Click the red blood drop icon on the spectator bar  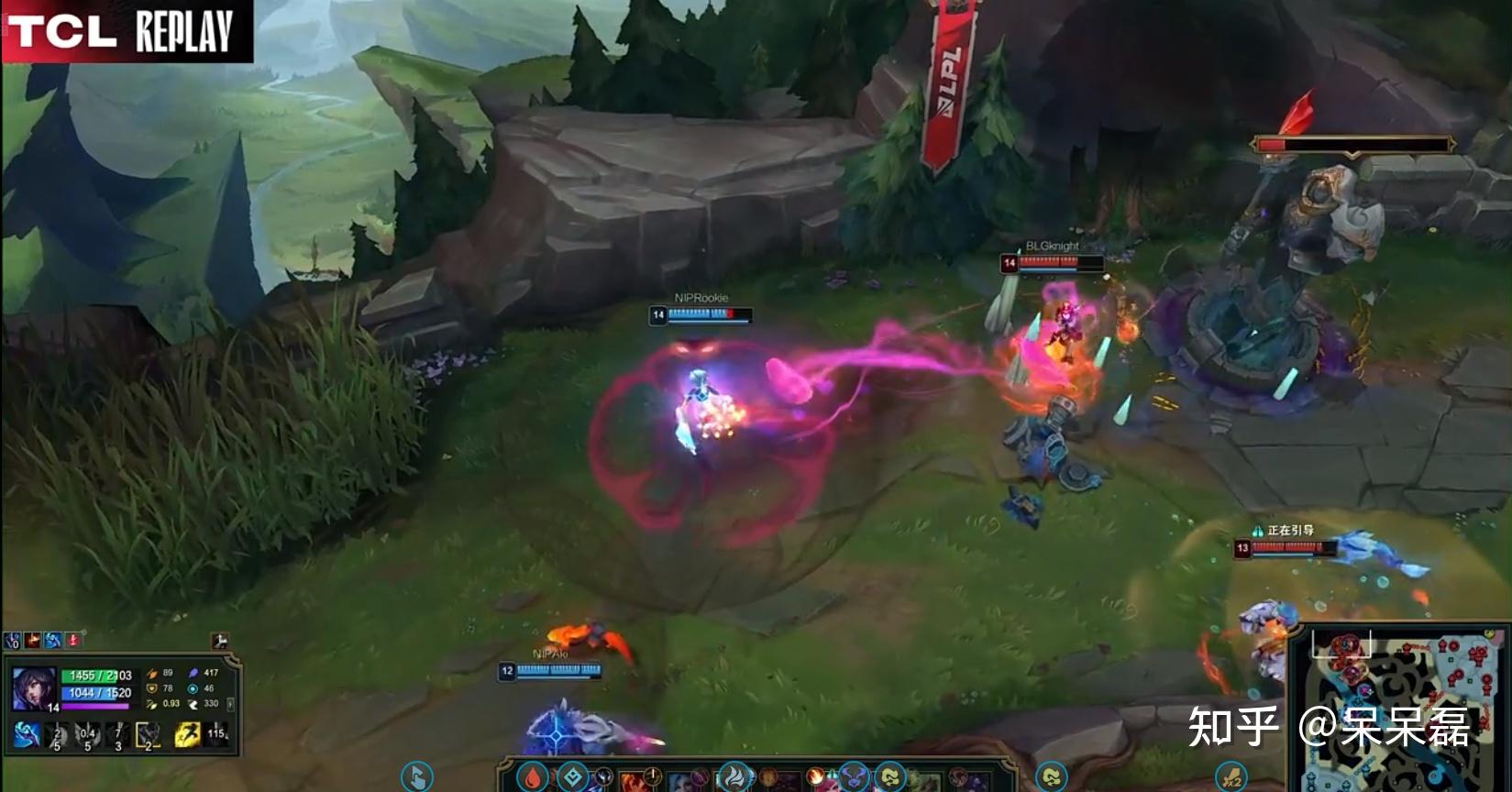coord(535,778)
